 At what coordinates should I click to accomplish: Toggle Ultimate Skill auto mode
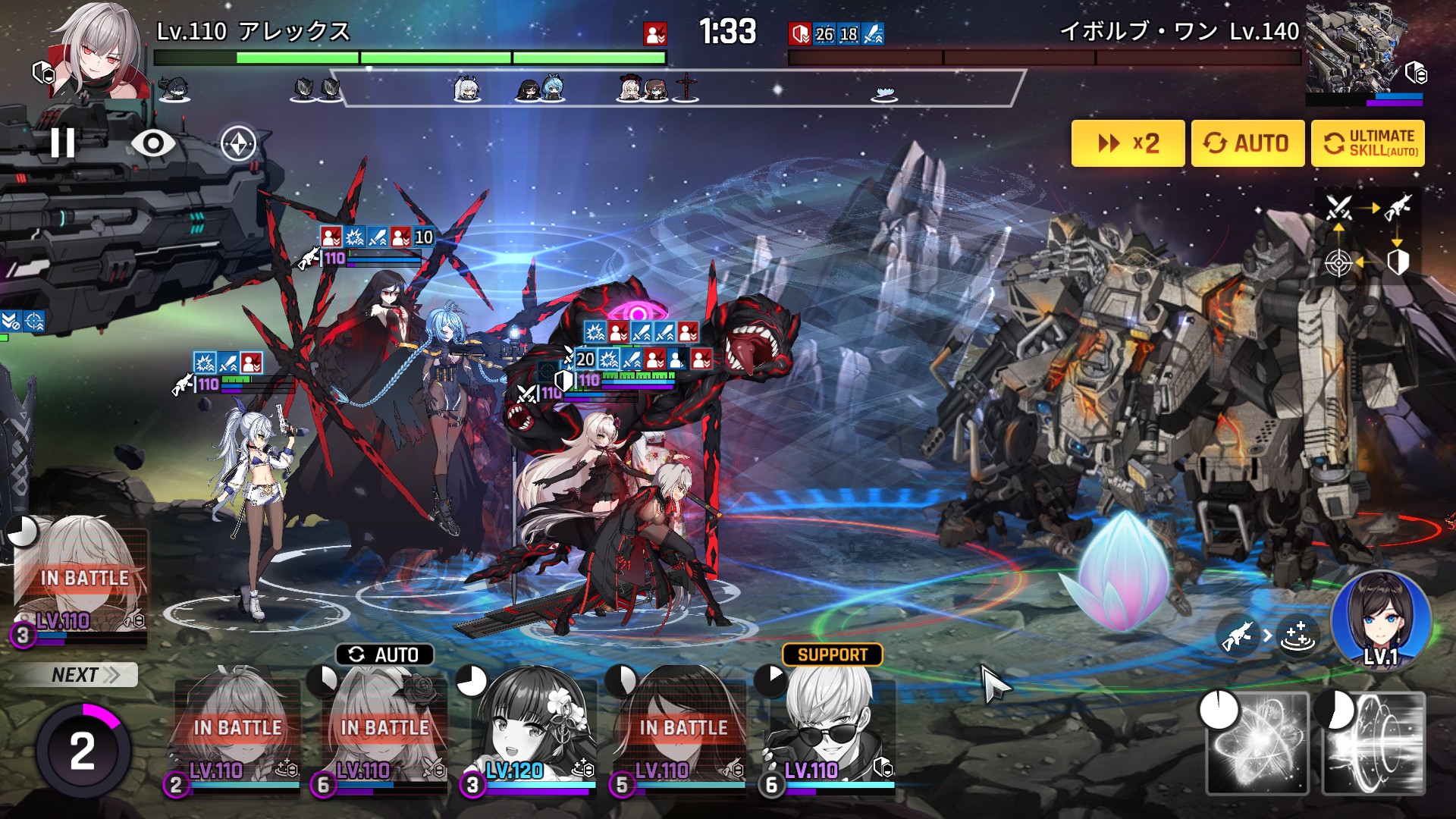pyautogui.click(x=1367, y=143)
